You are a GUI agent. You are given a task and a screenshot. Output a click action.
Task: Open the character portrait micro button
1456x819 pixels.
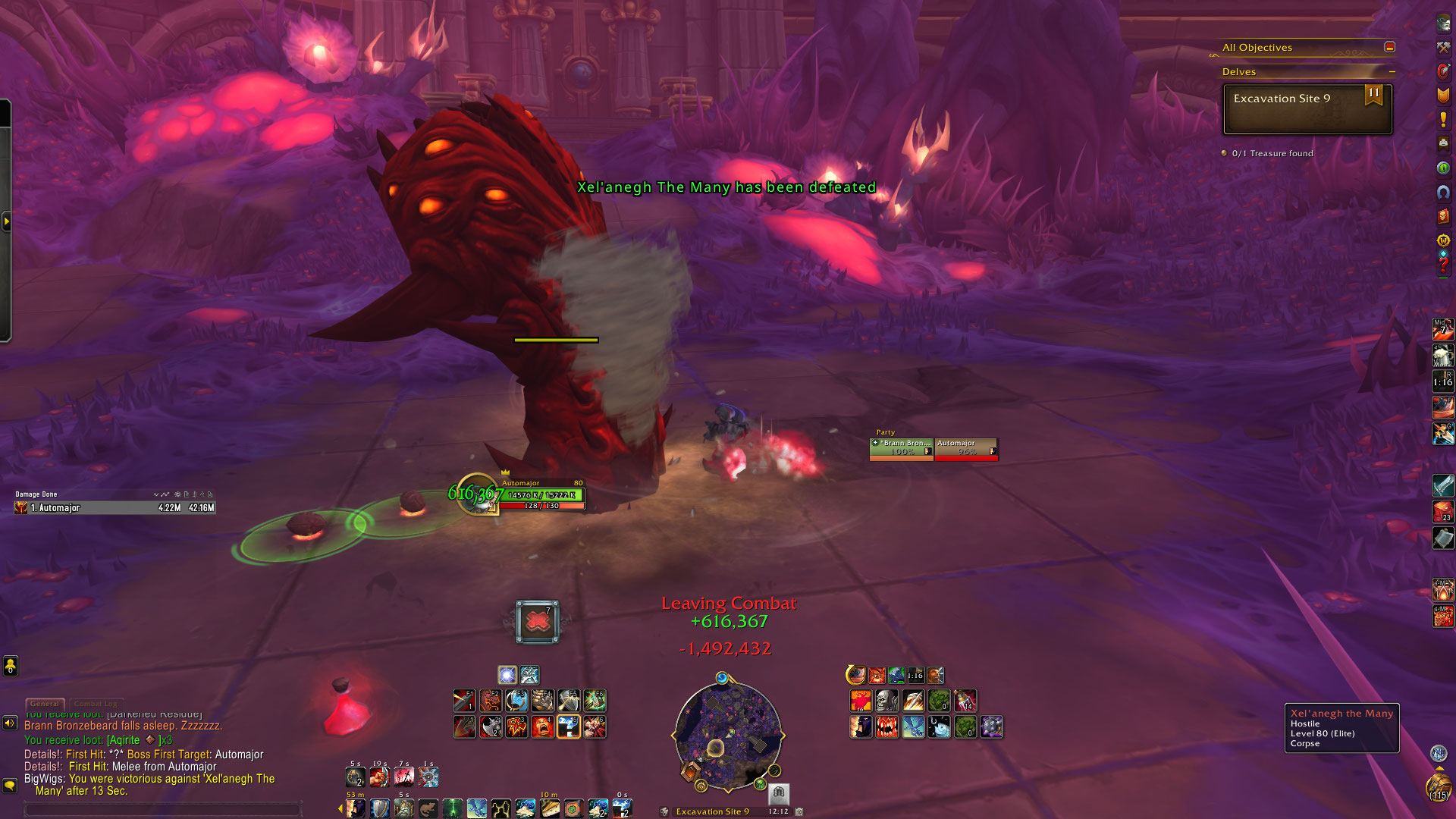click(1443, 23)
